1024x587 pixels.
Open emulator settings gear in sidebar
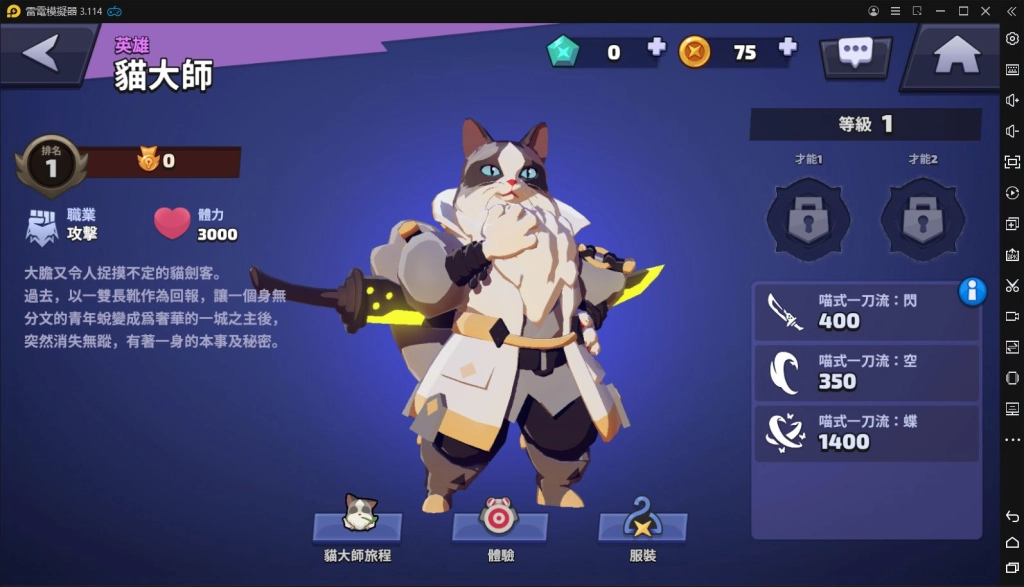click(1012, 38)
